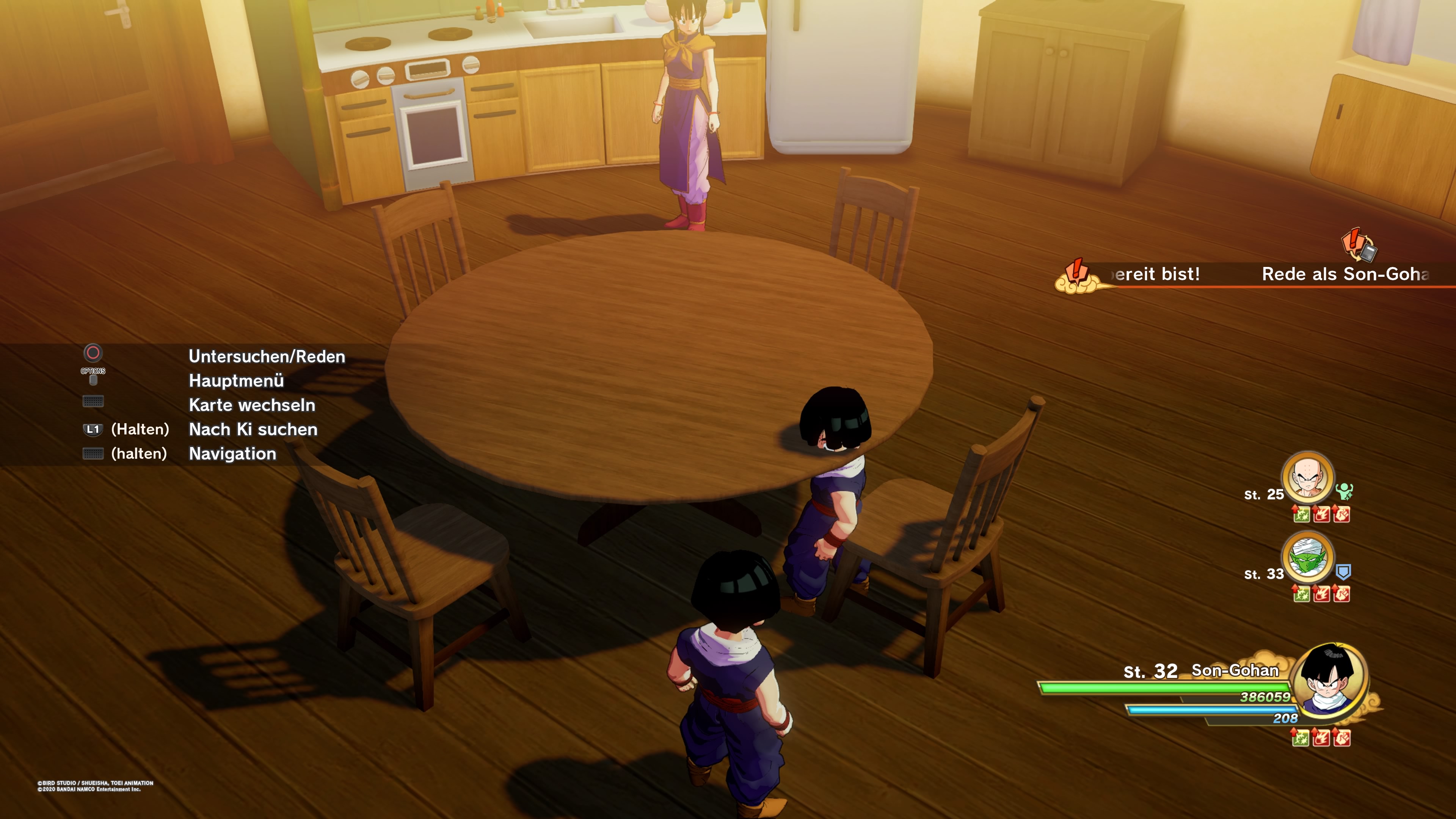1456x819 pixels.
Task: Click Son-Gohan's player portrait on the cloud
Action: pyautogui.click(x=1329, y=681)
